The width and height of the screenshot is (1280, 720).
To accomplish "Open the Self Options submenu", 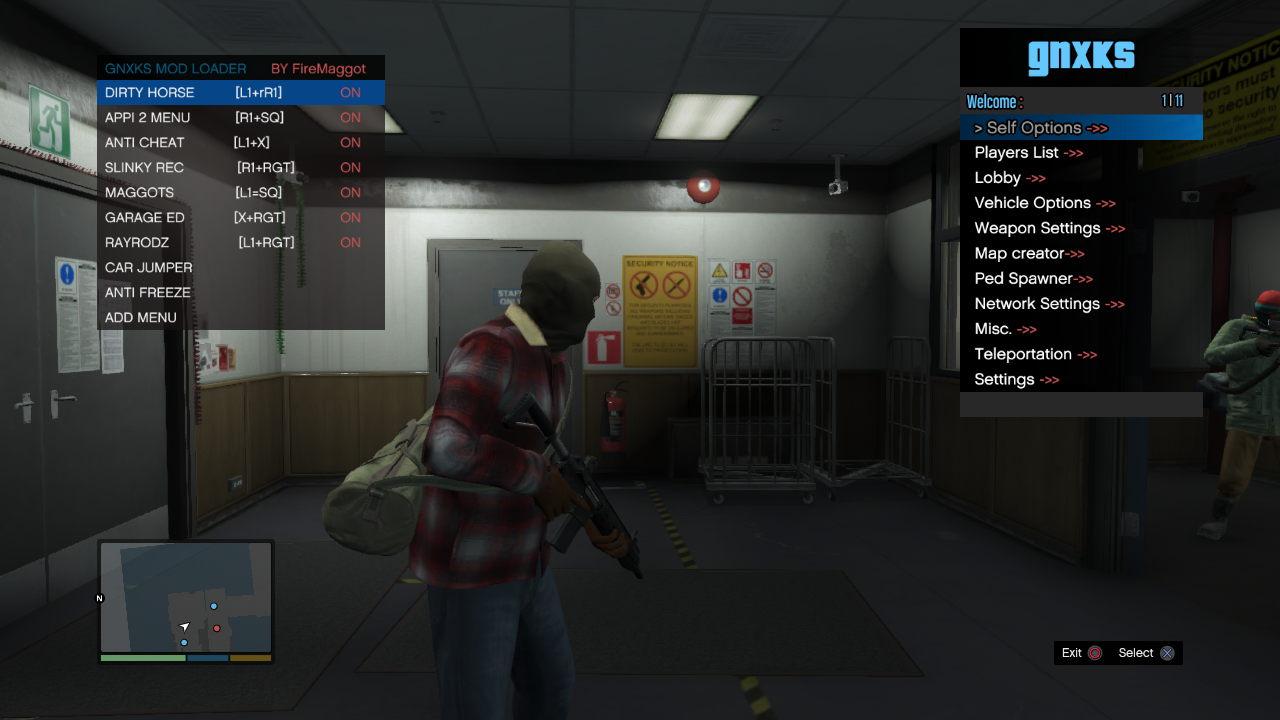I will point(1040,128).
